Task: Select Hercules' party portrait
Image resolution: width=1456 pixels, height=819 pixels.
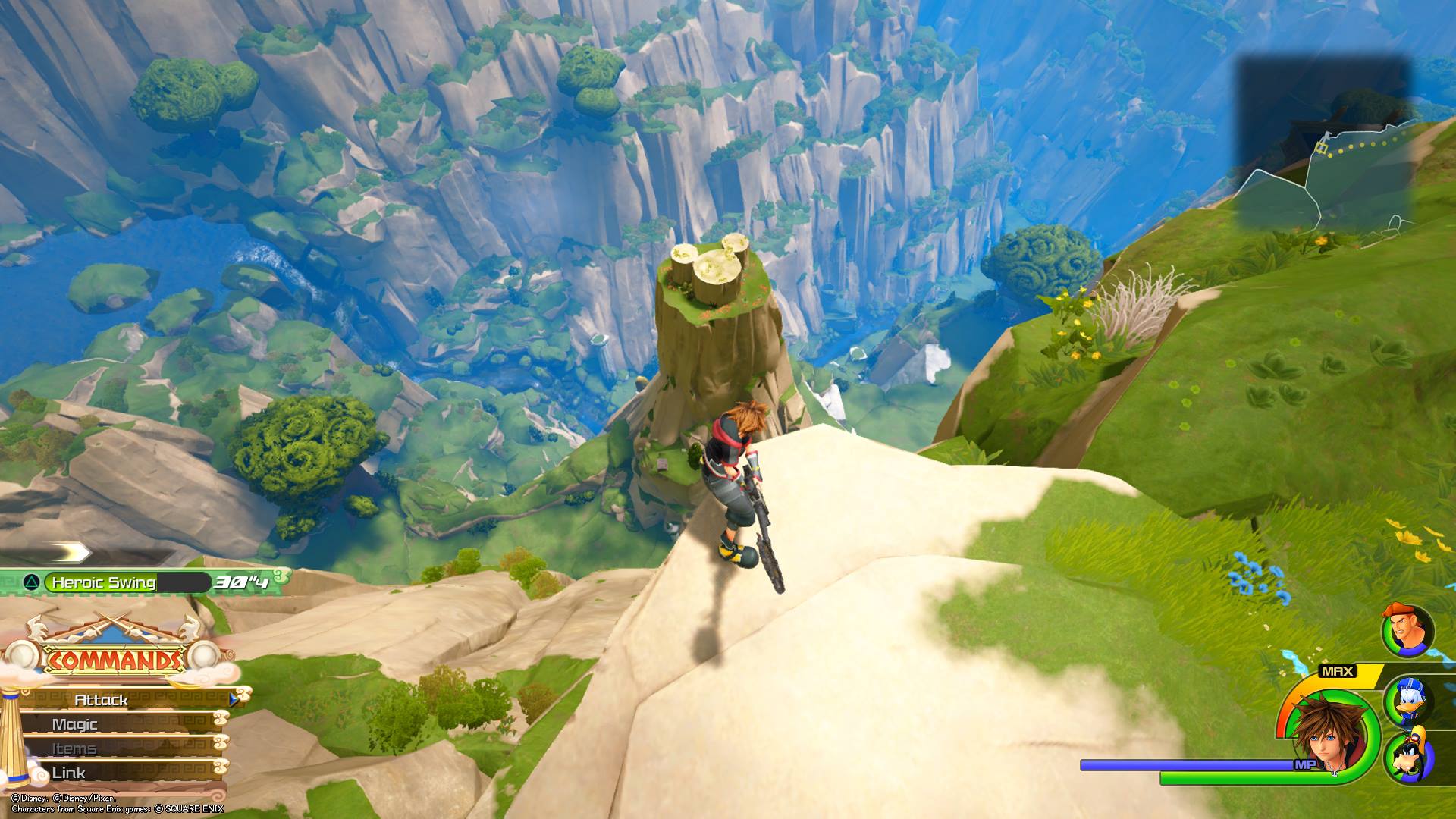Action: [1406, 630]
